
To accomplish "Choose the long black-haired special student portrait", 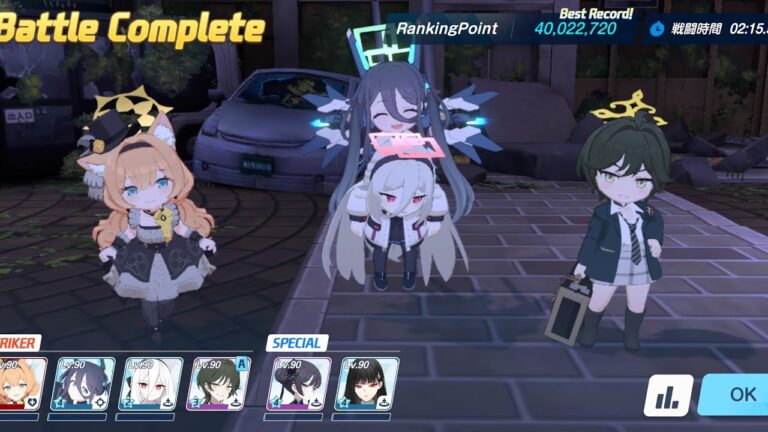I will coord(369,384).
